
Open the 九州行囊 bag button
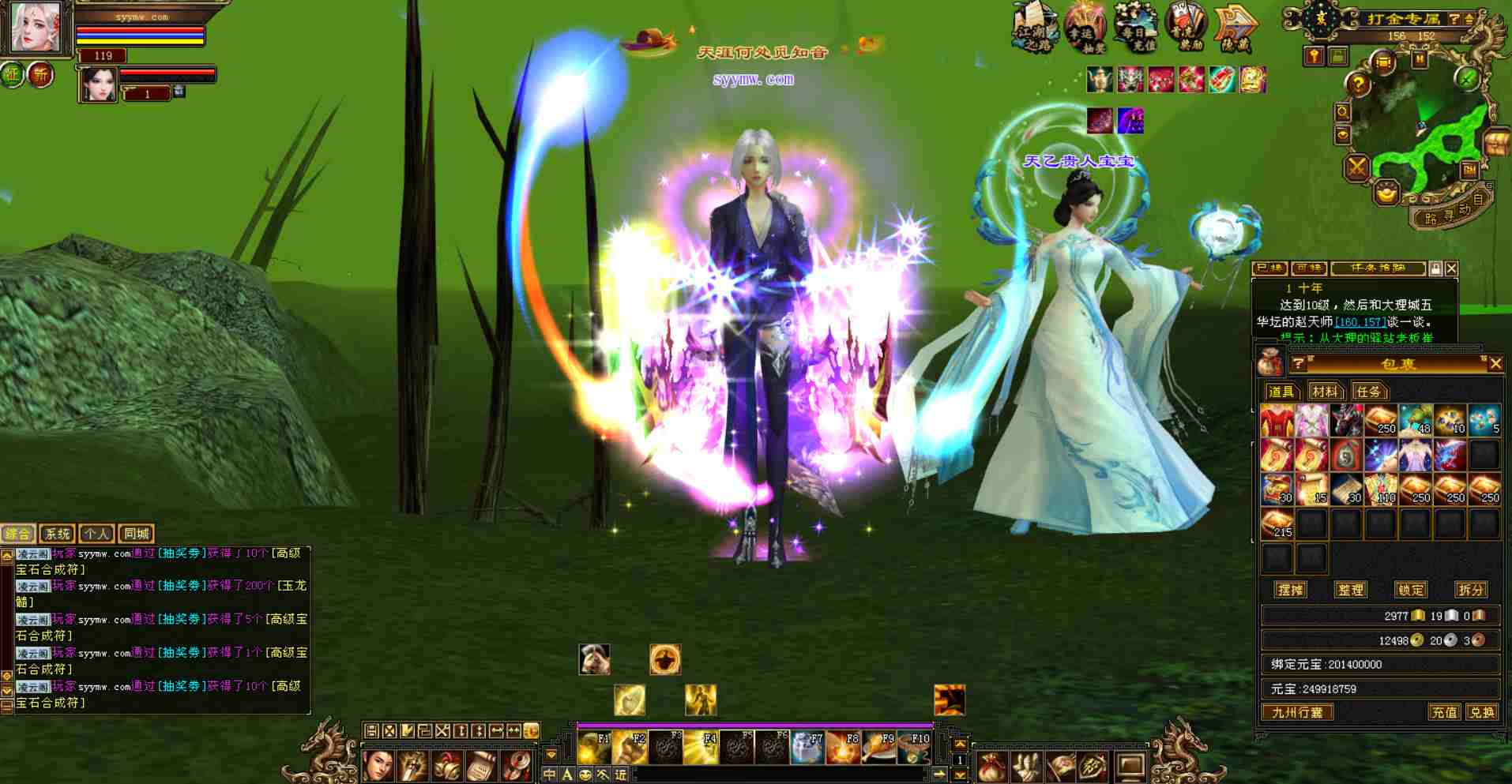(x=1297, y=712)
